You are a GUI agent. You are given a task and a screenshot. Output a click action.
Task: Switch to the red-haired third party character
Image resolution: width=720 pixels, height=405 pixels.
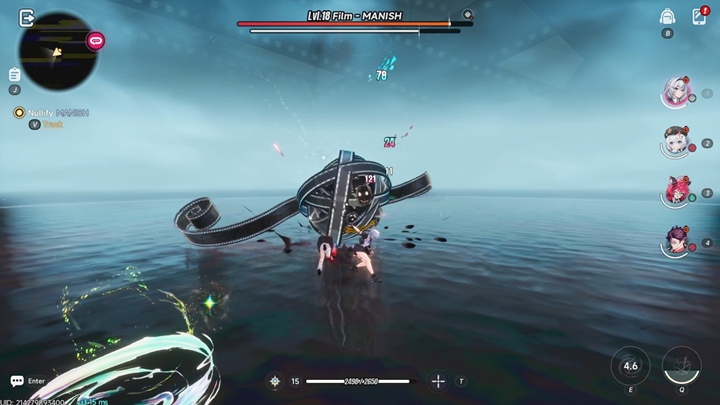pyautogui.click(x=676, y=191)
